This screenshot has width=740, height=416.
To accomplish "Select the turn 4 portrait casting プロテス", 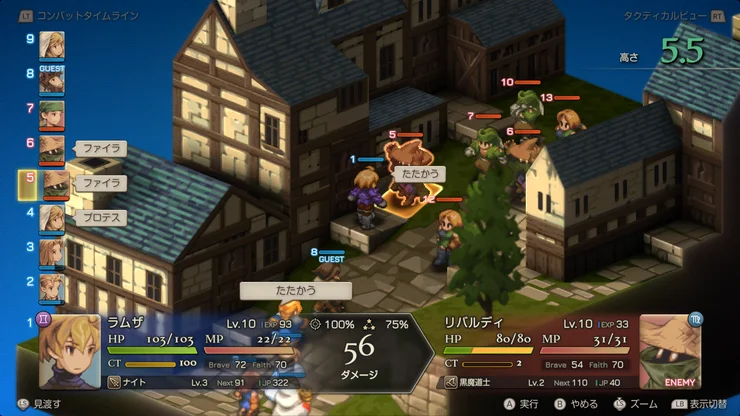I will pyautogui.click(x=52, y=218).
